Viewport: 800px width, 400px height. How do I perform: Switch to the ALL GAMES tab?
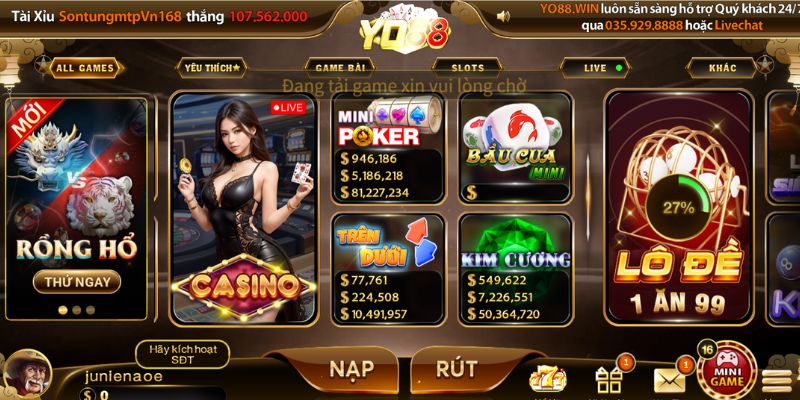click(85, 68)
